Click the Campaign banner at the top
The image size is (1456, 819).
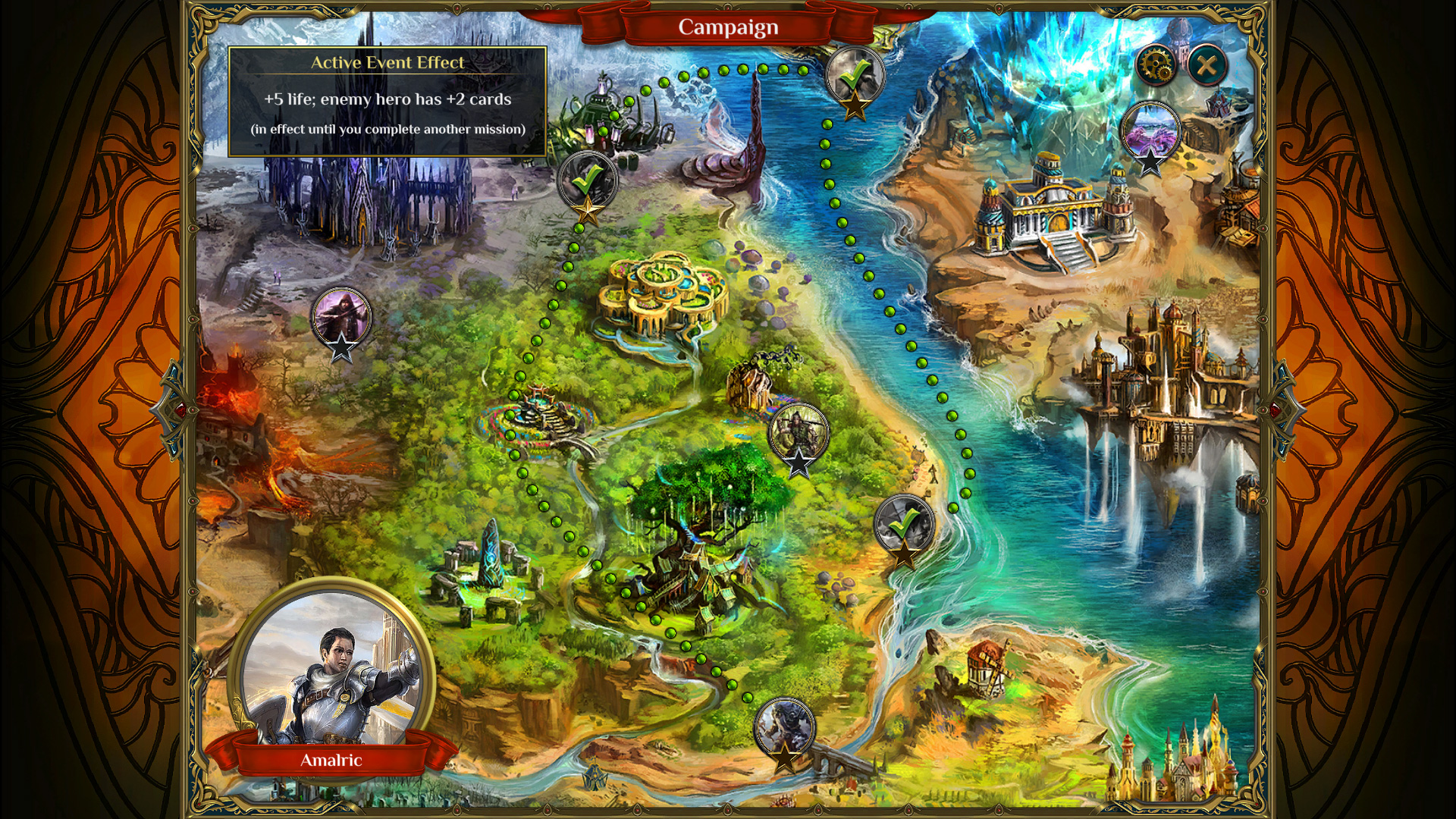click(727, 27)
